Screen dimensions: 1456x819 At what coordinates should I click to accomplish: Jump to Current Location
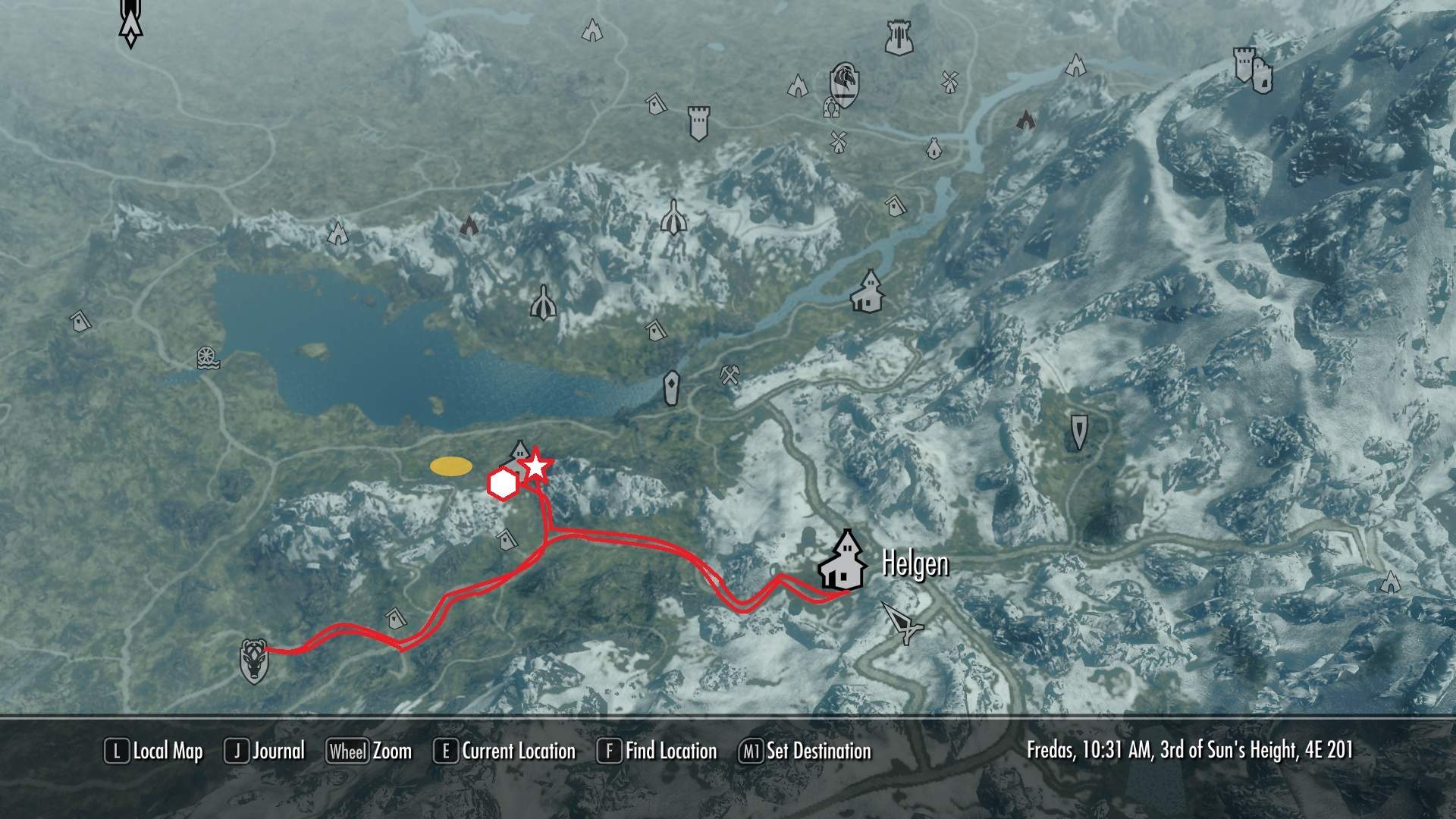[505, 752]
